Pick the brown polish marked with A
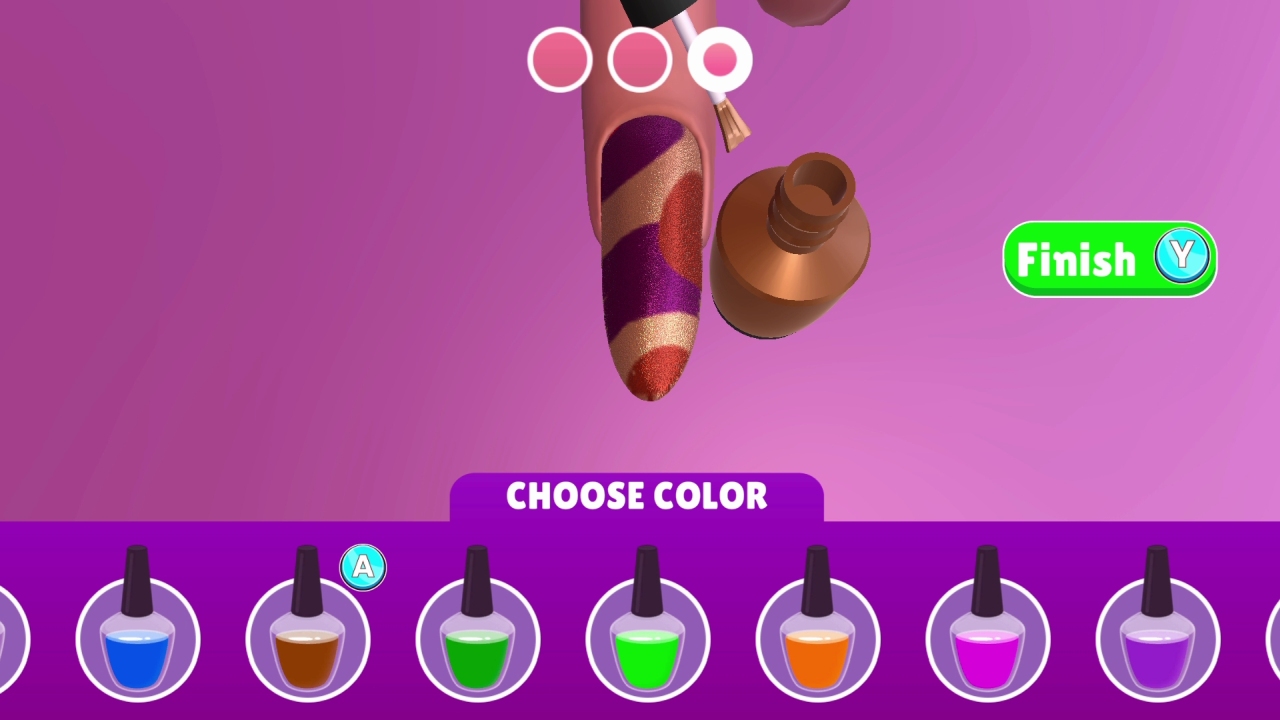1280x720 pixels. coord(307,640)
